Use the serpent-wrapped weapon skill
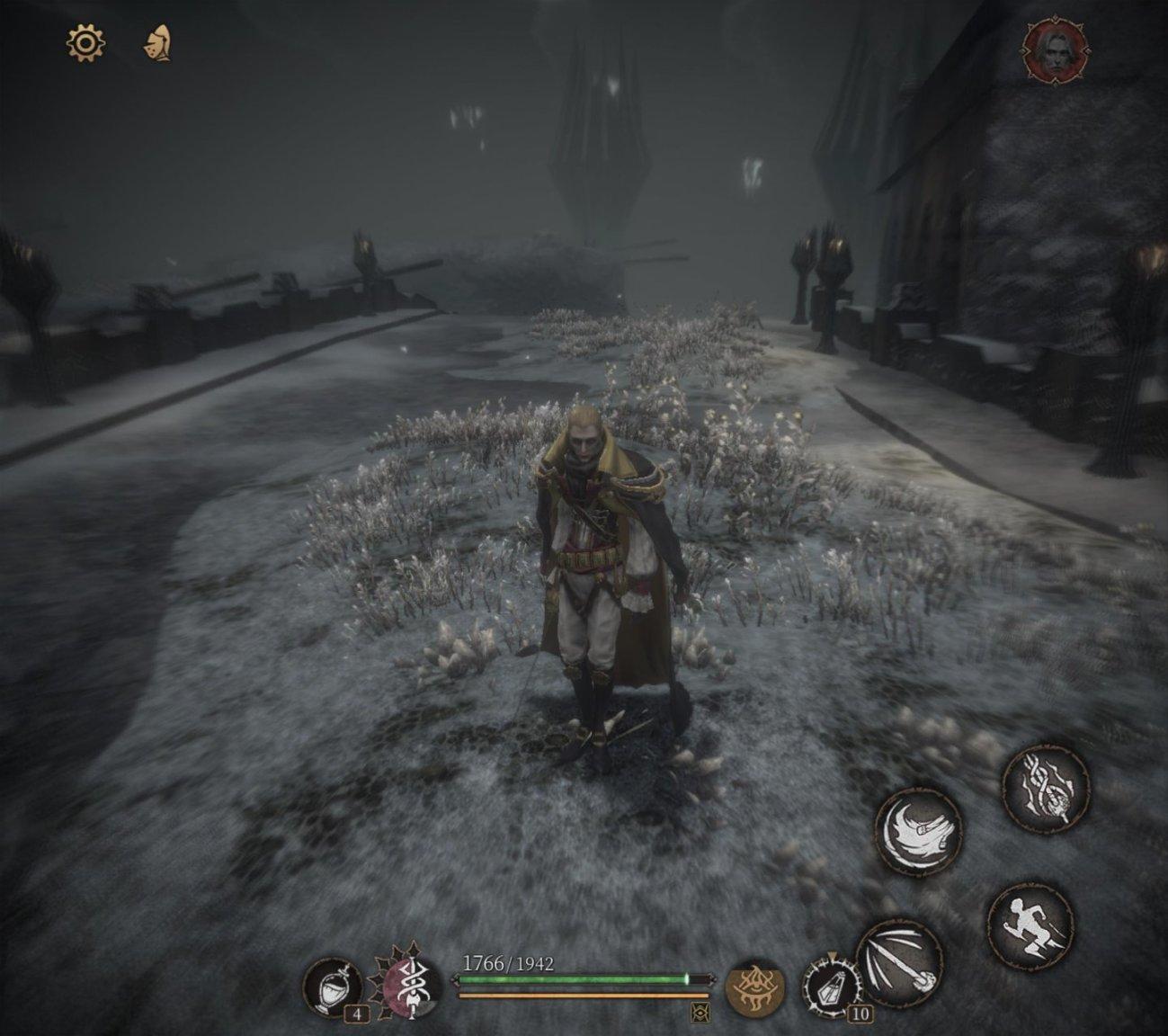The width and height of the screenshot is (1168, 1036). (1046, 787)
